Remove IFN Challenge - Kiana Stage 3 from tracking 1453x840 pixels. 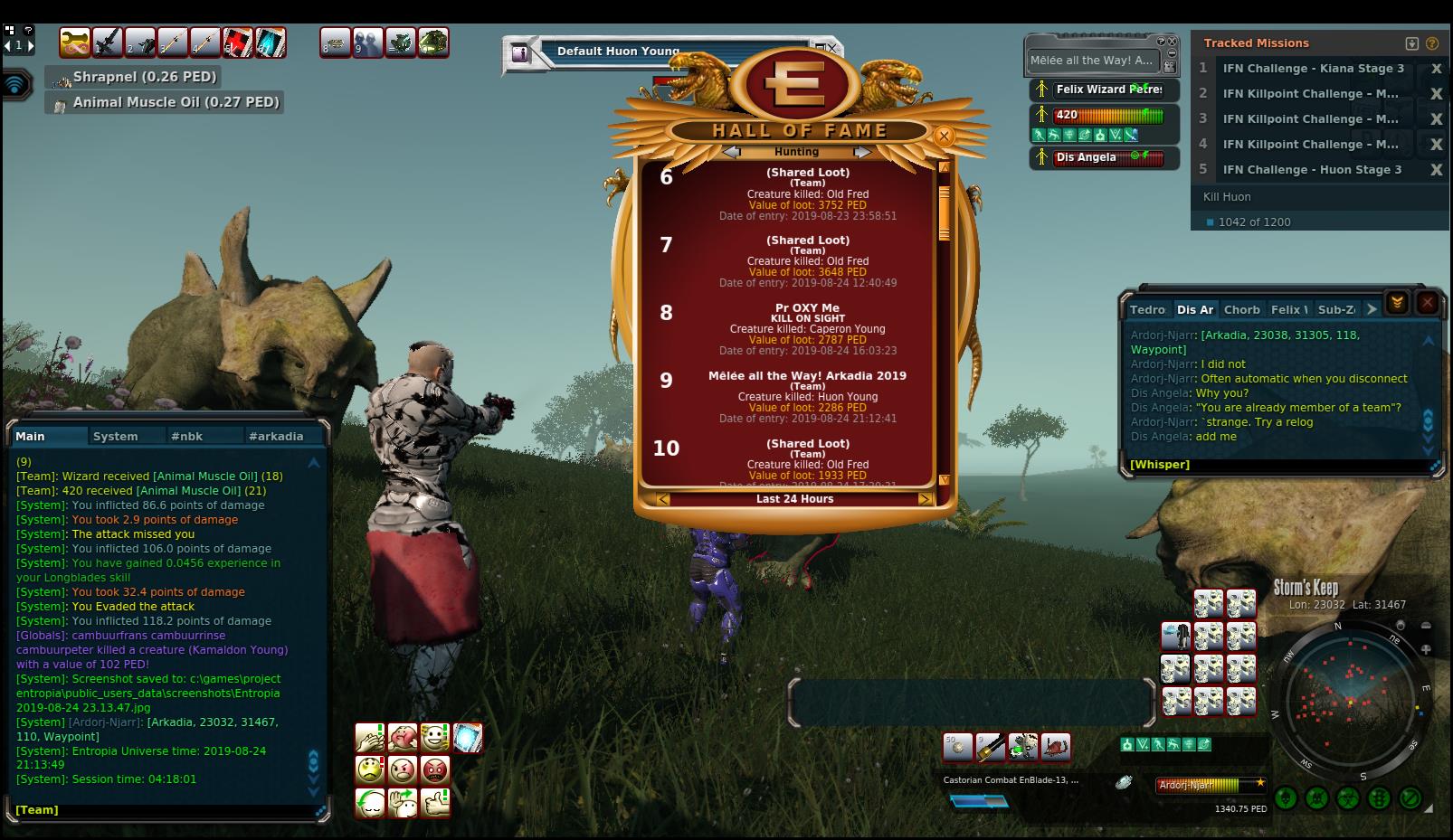pyautogui.click(x=1435, y=69)
